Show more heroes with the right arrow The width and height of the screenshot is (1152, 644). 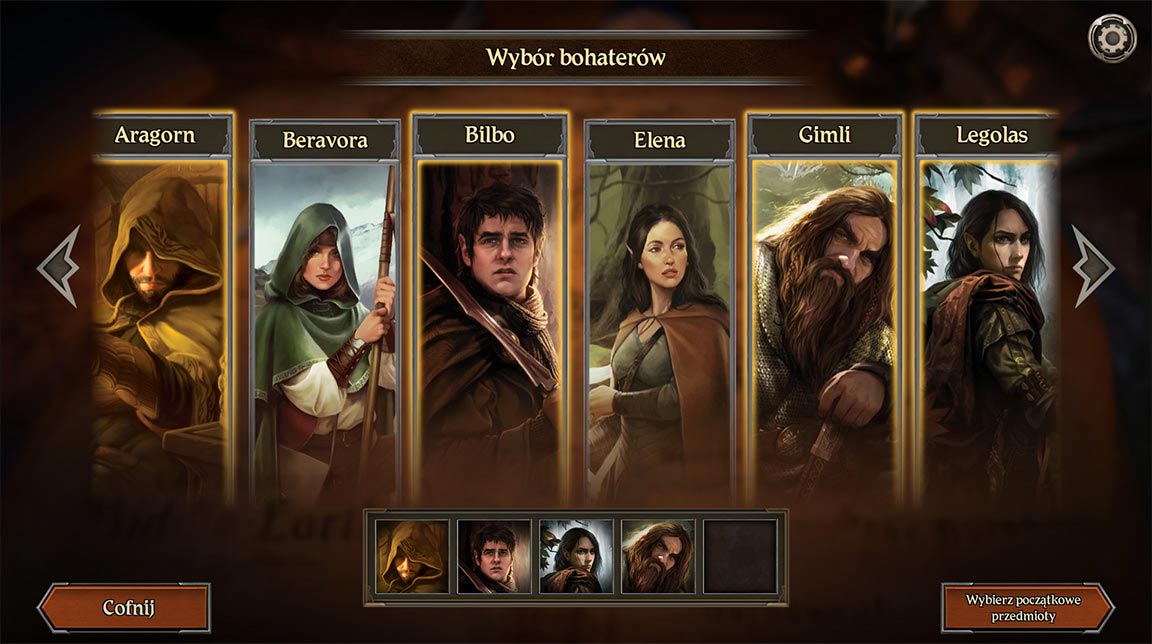1092,266
